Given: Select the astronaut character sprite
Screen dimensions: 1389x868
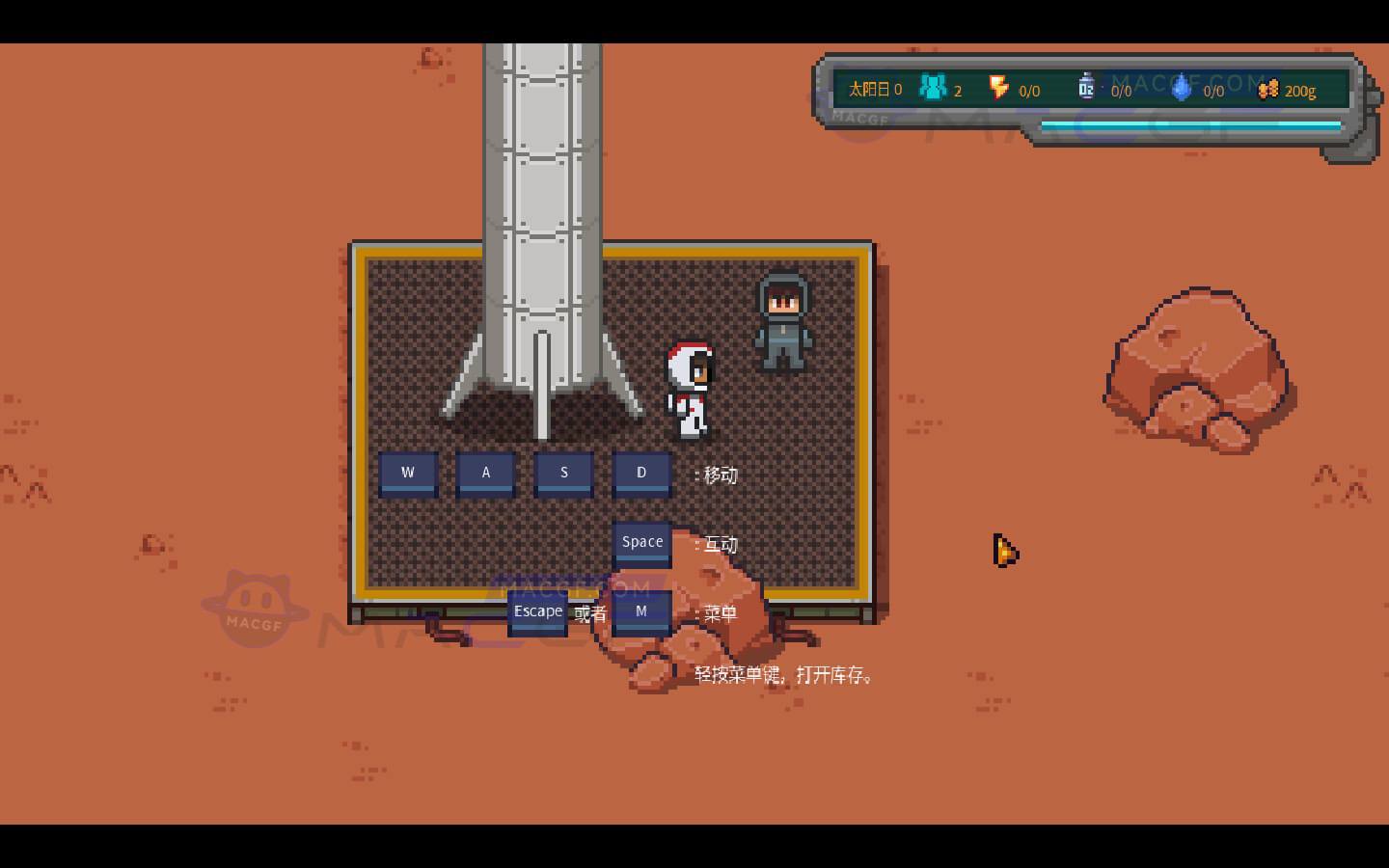Looking at the screenshot, I should pyautogui.click(x=687, y=386).
